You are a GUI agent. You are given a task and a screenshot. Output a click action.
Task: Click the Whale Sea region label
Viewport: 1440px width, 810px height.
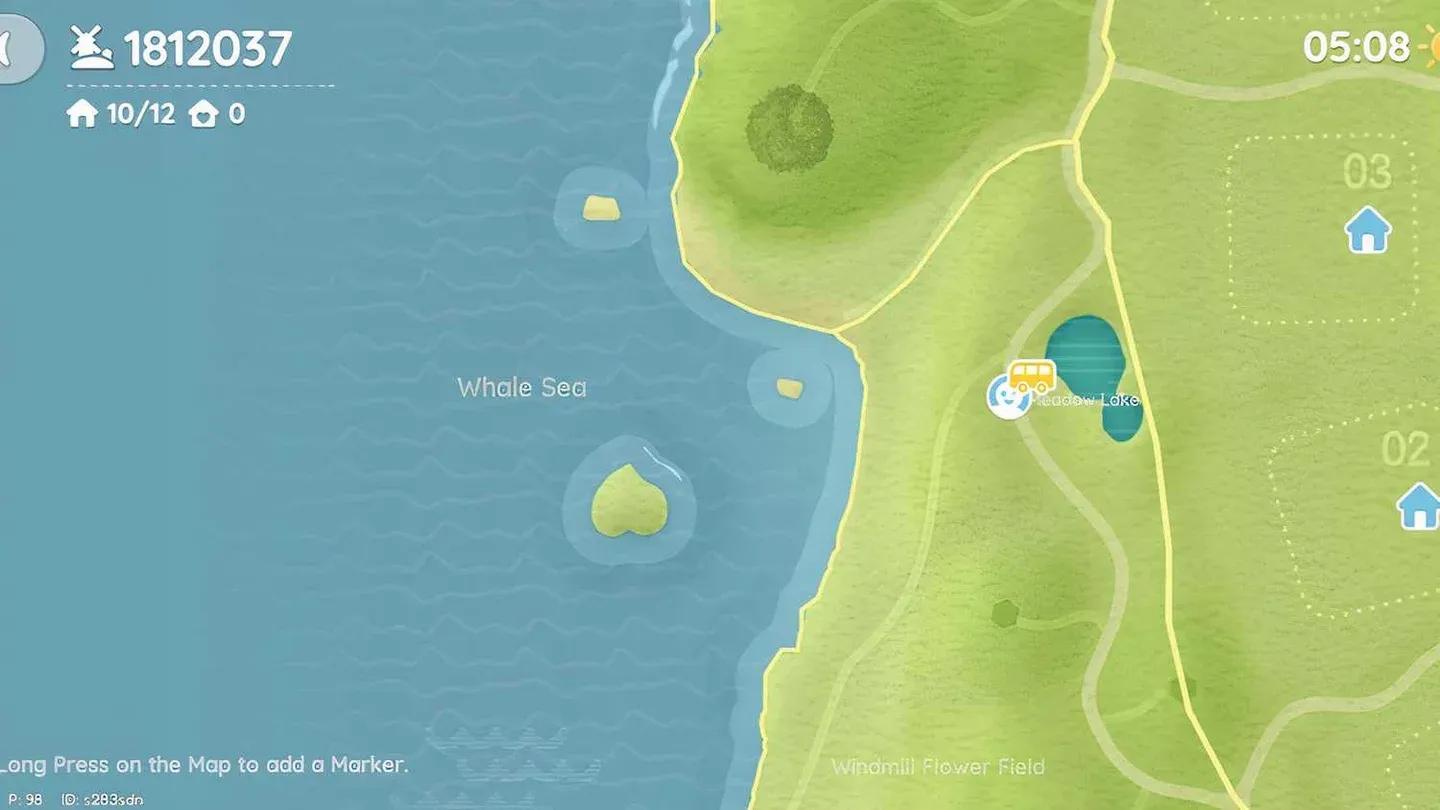point(522,387)
